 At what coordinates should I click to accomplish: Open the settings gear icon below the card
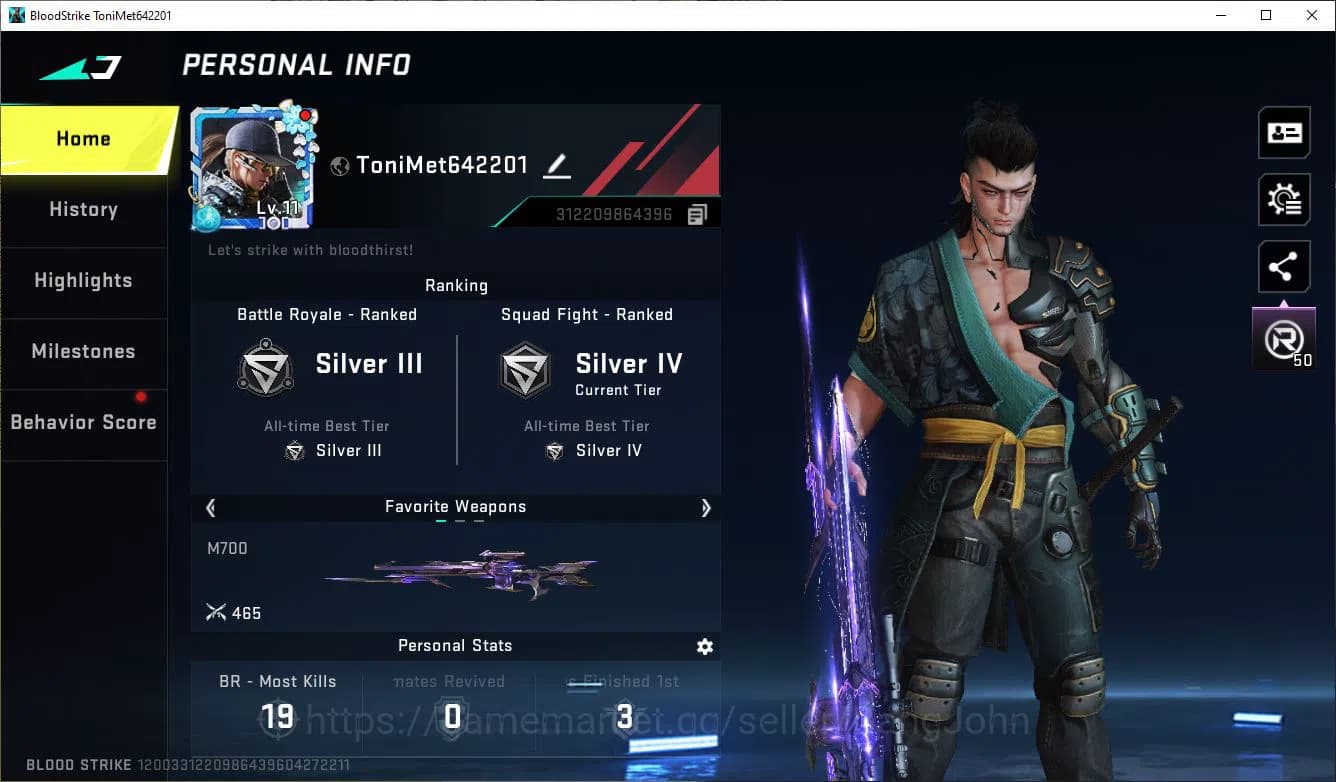[x=1284, y=199]
